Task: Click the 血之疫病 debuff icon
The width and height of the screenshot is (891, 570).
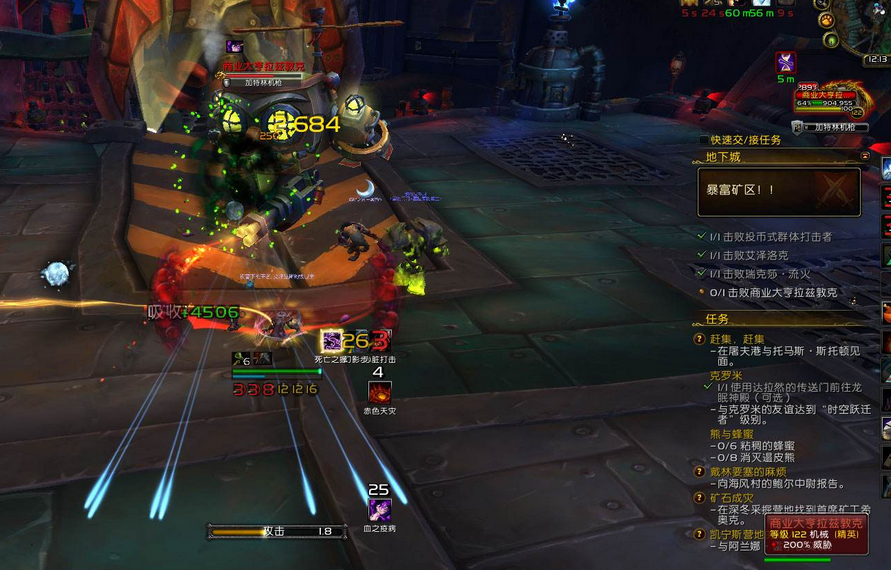Action: pyautogui.click(x=379, y=509)
